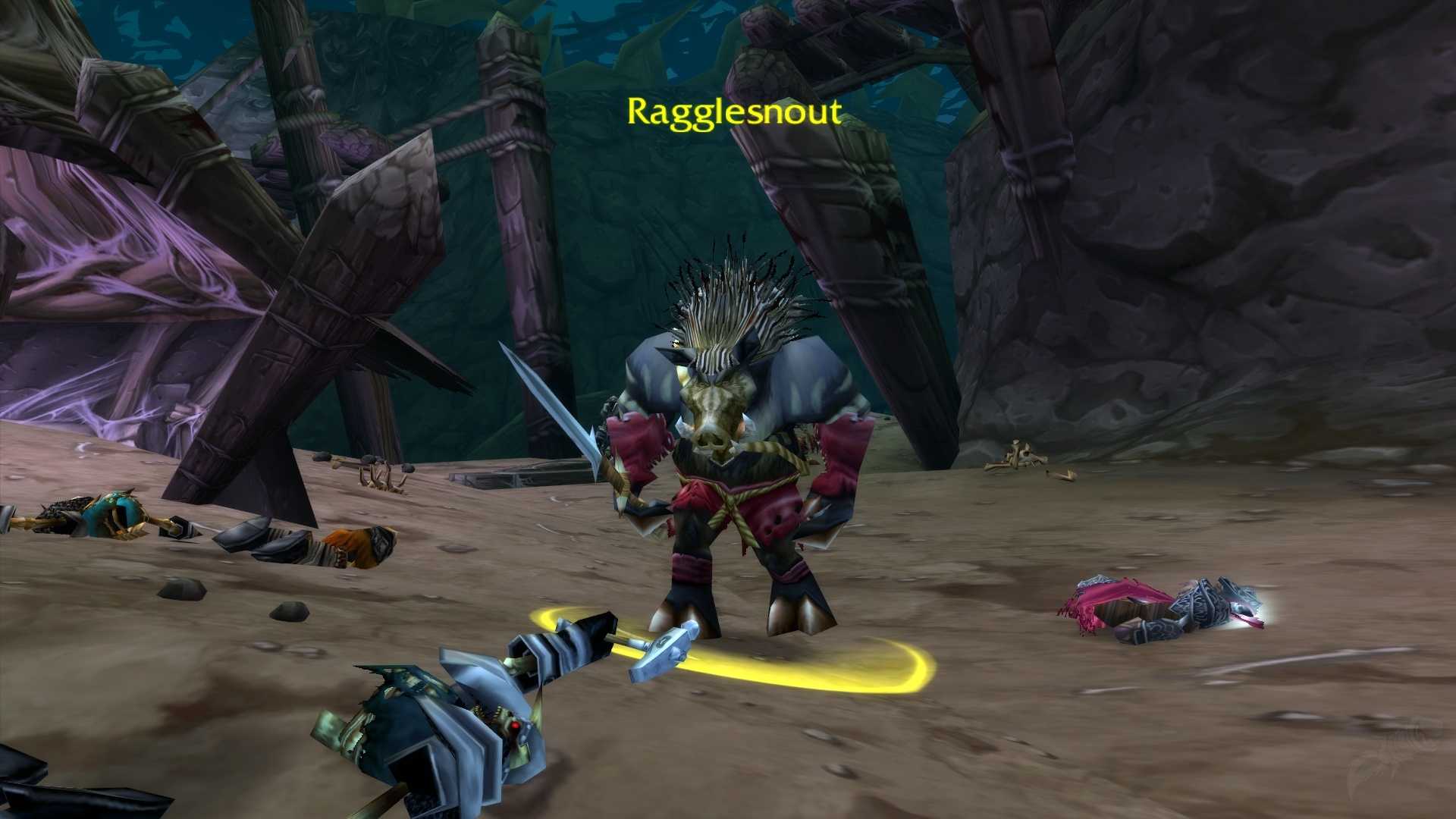Select the Ragglesnout name label
This screenshot has height=819, width=1456.
coord(733,112)
